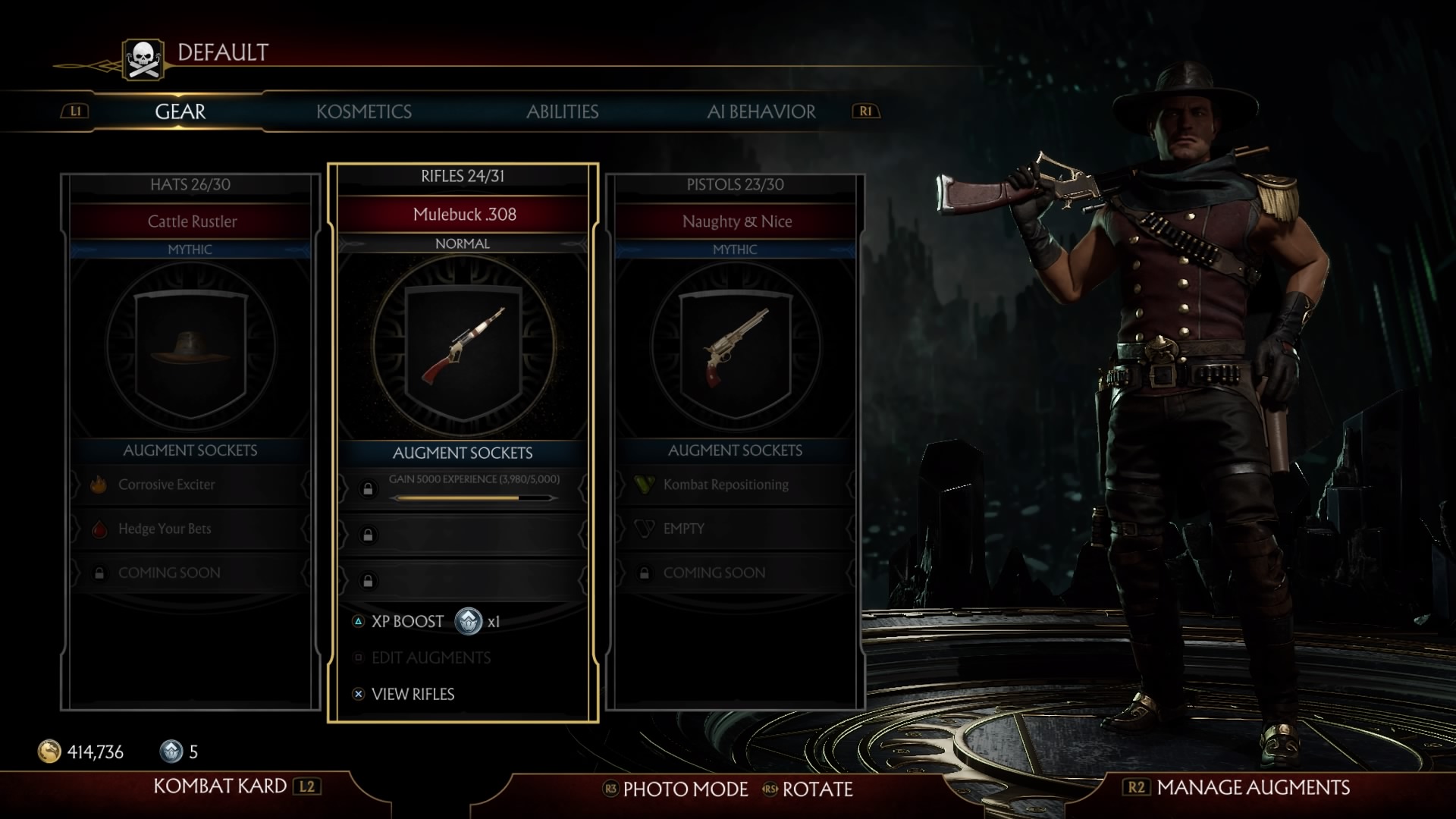This screenshot has height=819, width=1456.
Task: Open Manage Augments
Action: click(x=1253, y=787)
